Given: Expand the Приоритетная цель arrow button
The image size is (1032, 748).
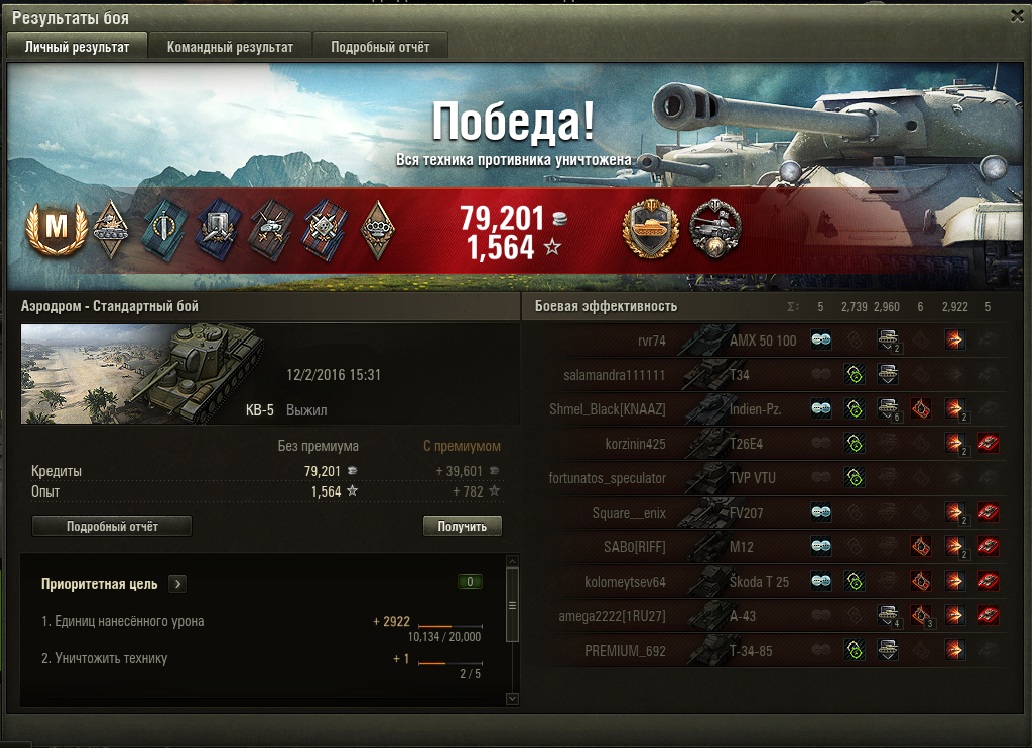Looking at the screenshot, I should pos(177,584).
